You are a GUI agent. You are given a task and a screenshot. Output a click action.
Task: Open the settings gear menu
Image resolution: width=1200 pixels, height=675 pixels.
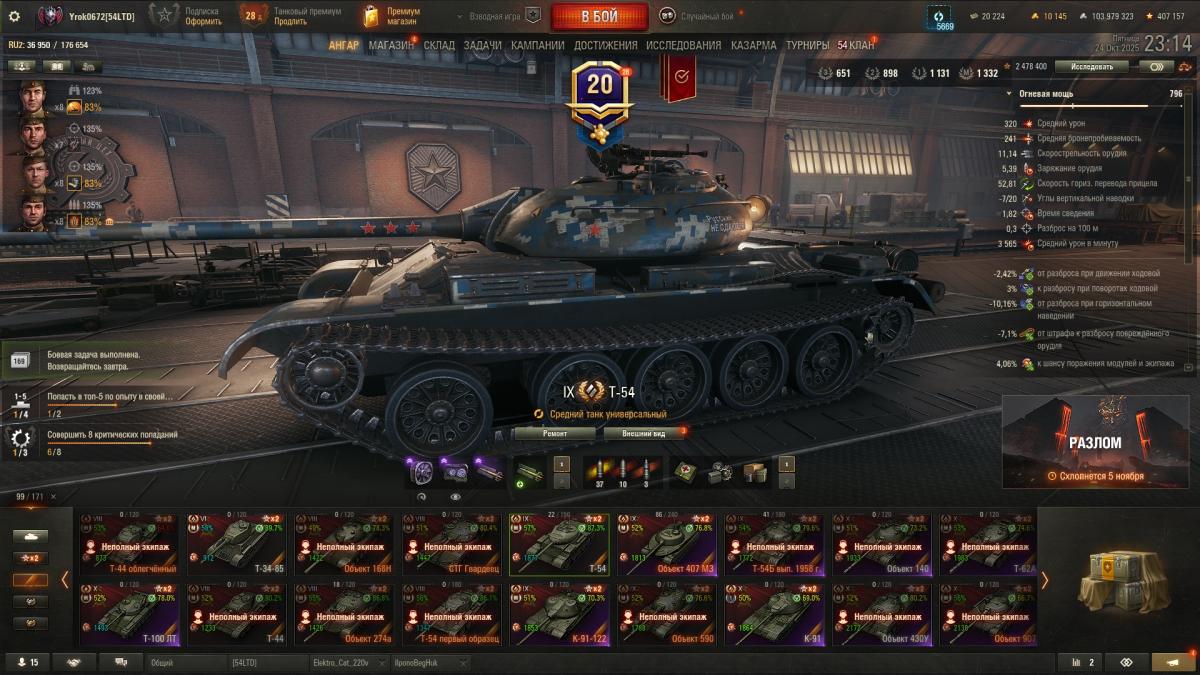pos(14,16)
